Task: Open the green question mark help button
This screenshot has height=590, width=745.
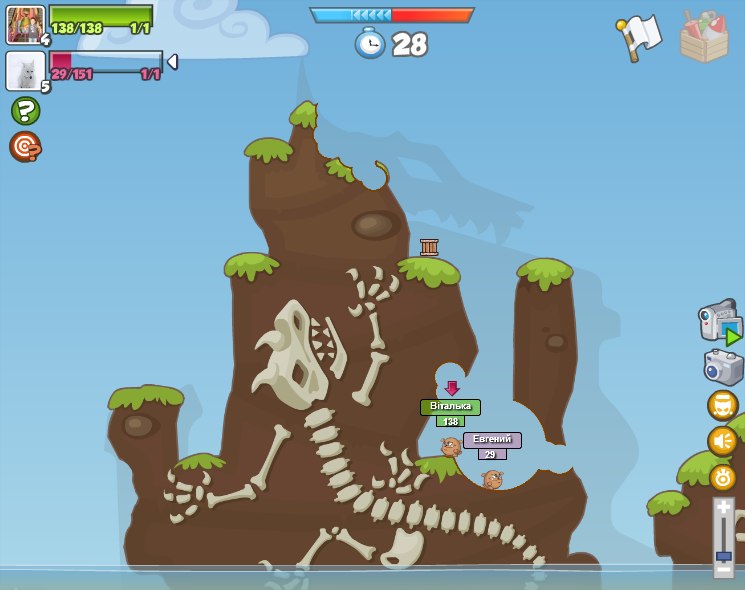Action: point(25,110)
